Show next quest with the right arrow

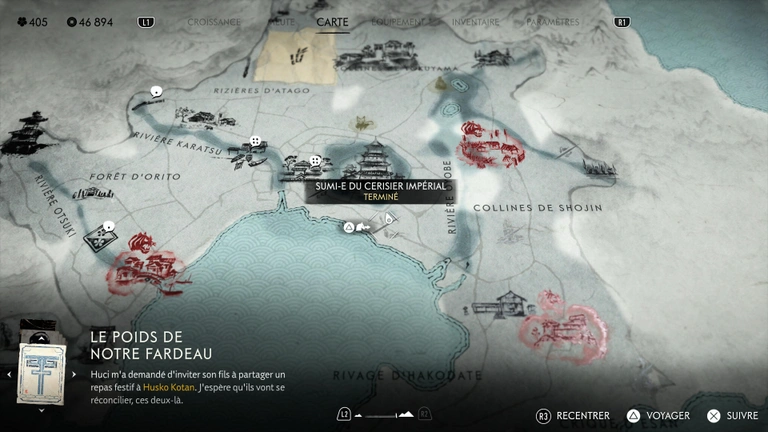click(76, 374)
